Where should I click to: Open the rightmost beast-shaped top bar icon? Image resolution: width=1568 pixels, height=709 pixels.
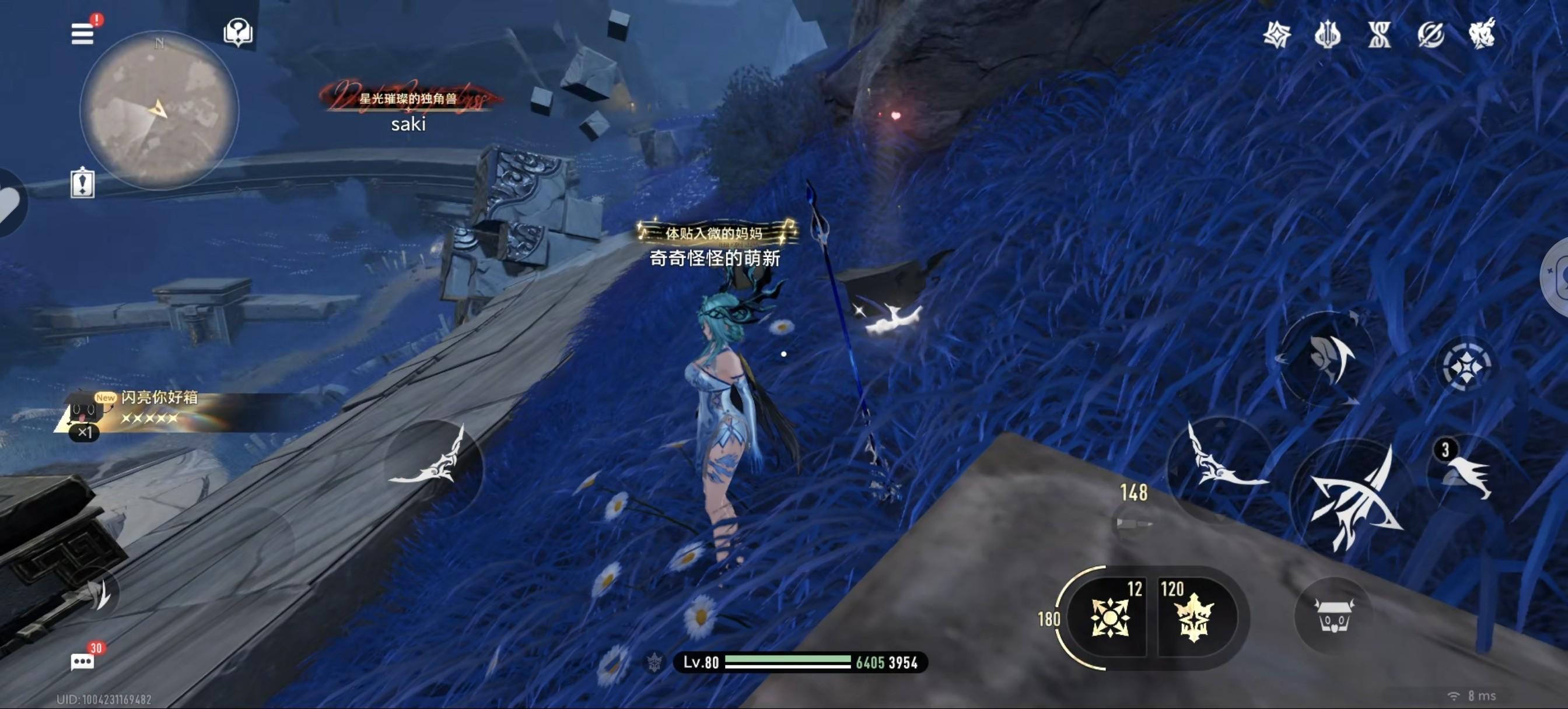[1482, 33]
